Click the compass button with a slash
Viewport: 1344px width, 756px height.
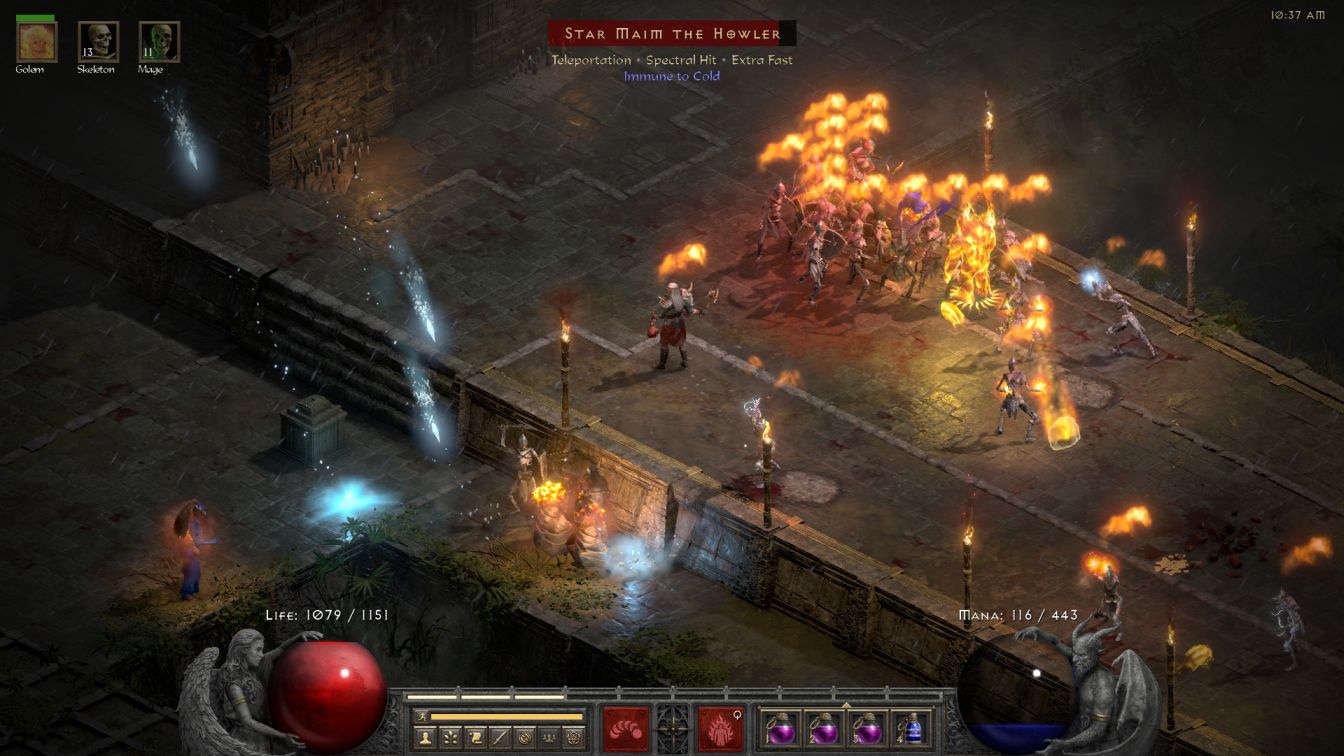coord(524,738)
